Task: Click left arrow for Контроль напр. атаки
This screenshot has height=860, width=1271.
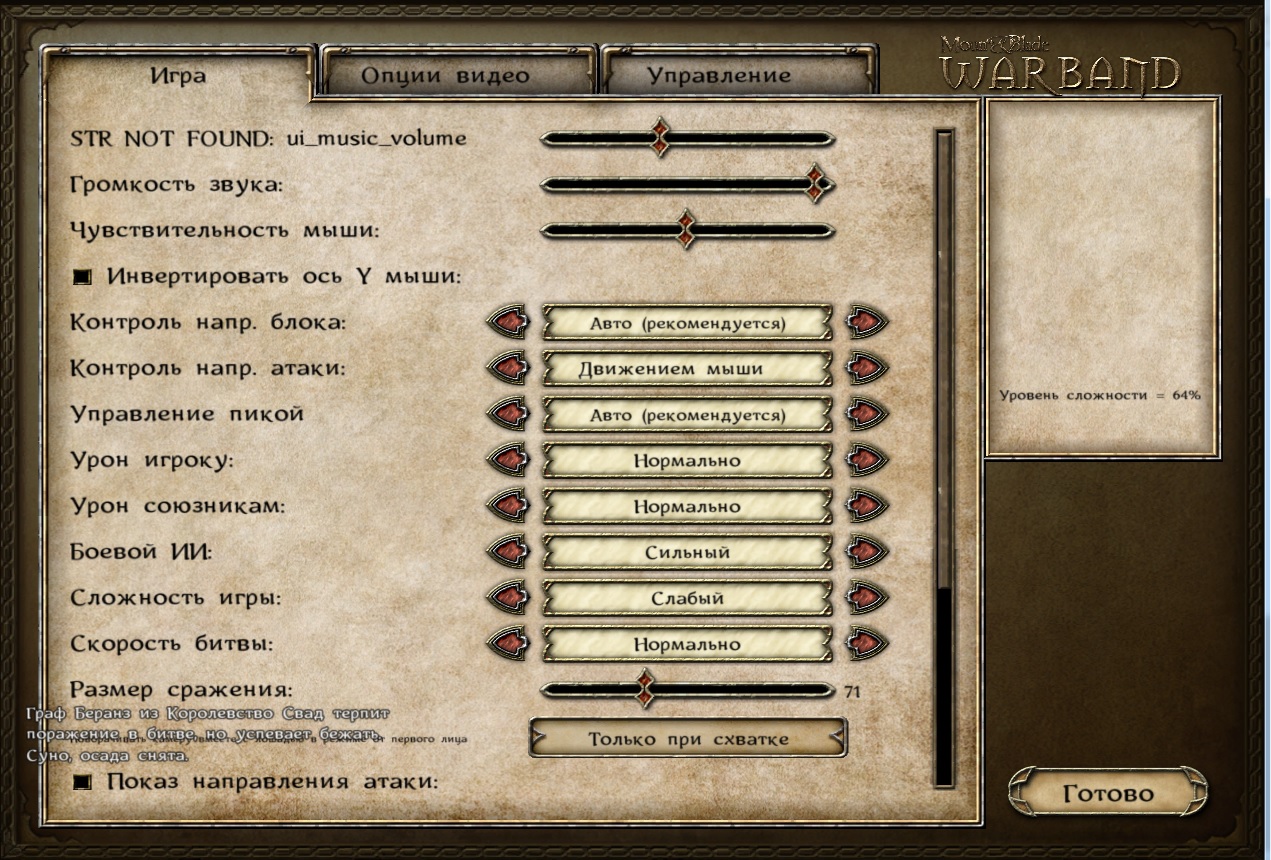Action: point(509,368)
